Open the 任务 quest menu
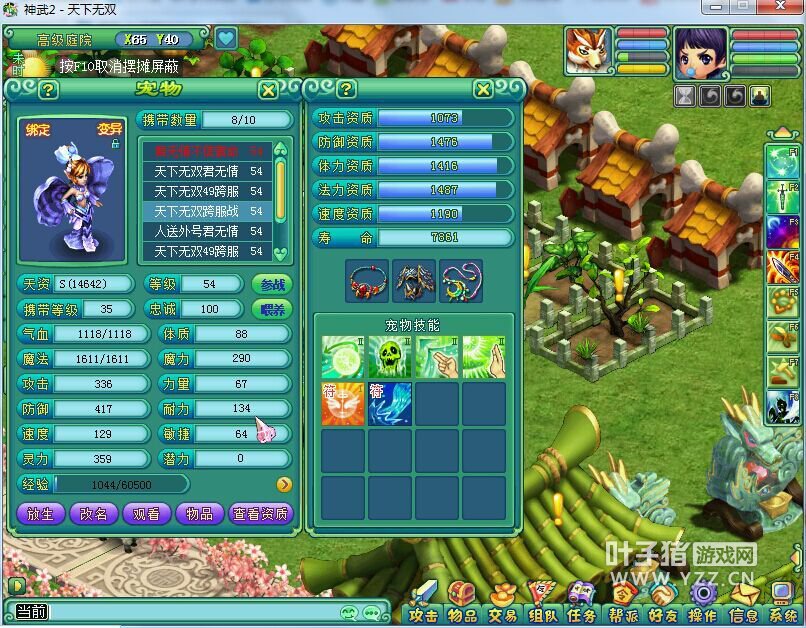The height and width of the screenshot is (628, 806). pyautogui.click(x=581, y=614)
